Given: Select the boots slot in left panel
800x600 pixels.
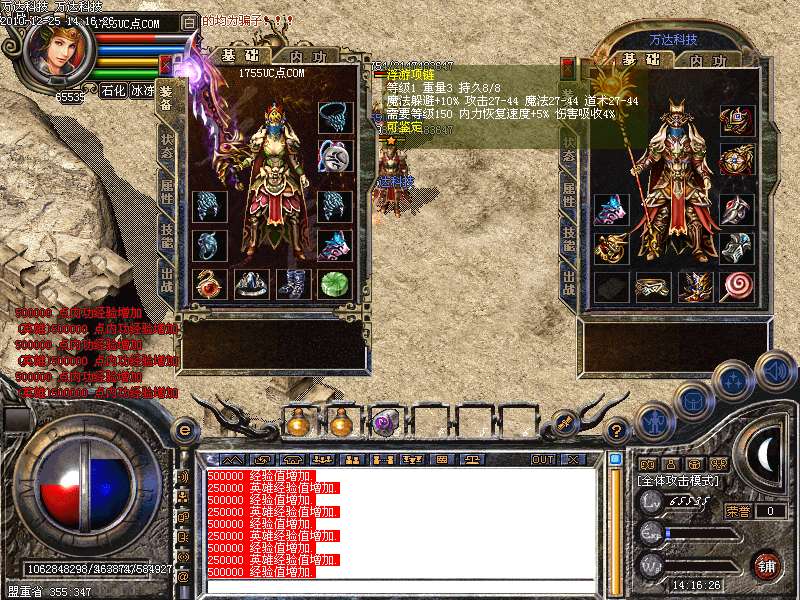Looking at the screenshot, I should [293, 284].
